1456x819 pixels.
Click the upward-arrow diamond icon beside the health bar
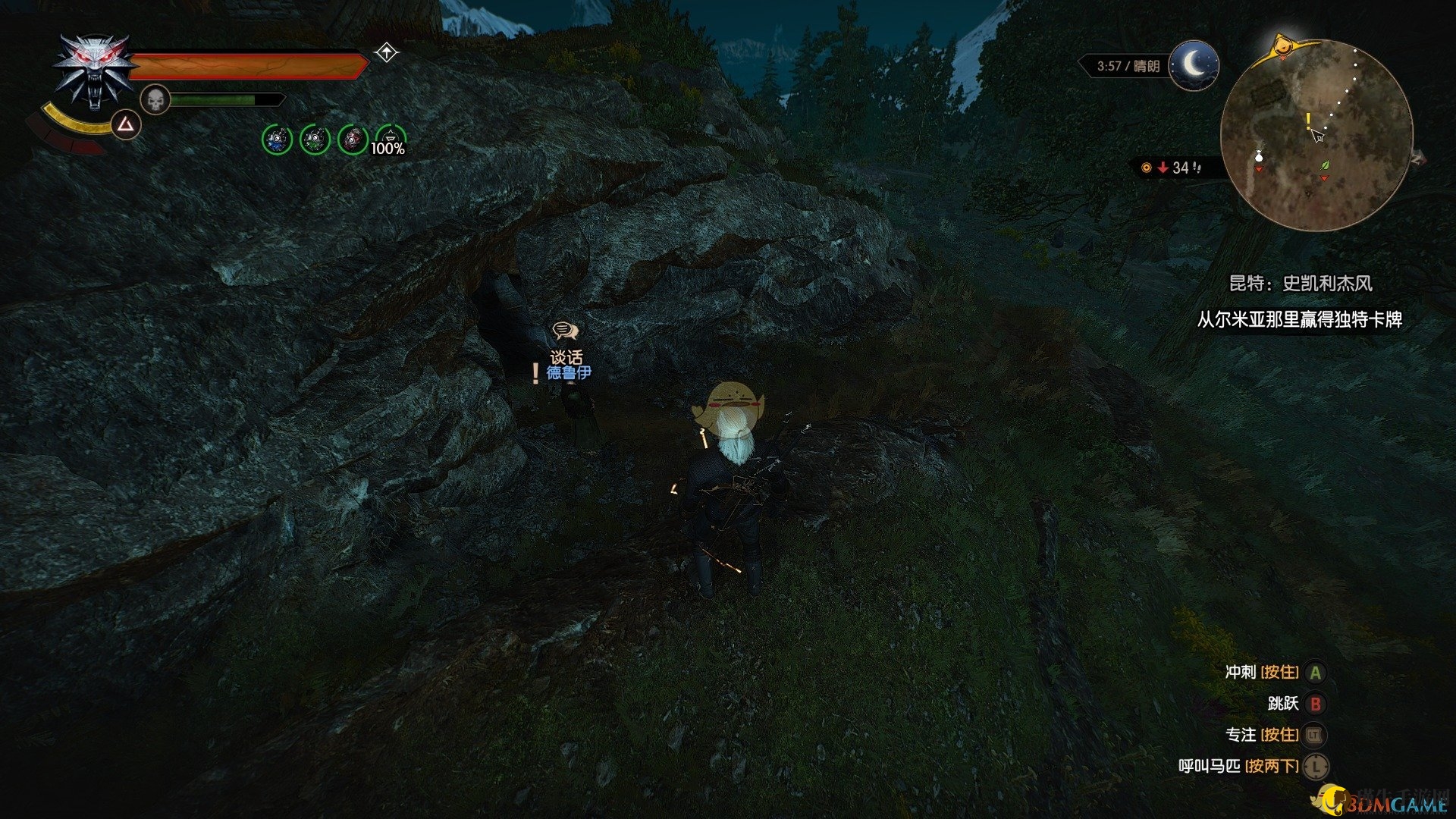click(x=387, y=52)
